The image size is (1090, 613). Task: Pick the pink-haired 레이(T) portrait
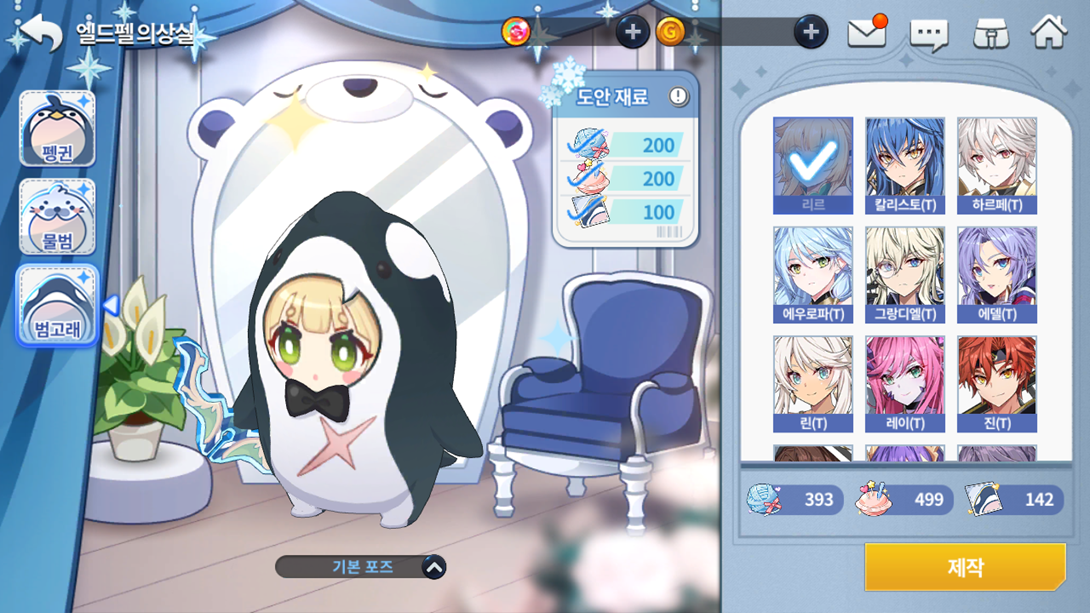[905, 384]
